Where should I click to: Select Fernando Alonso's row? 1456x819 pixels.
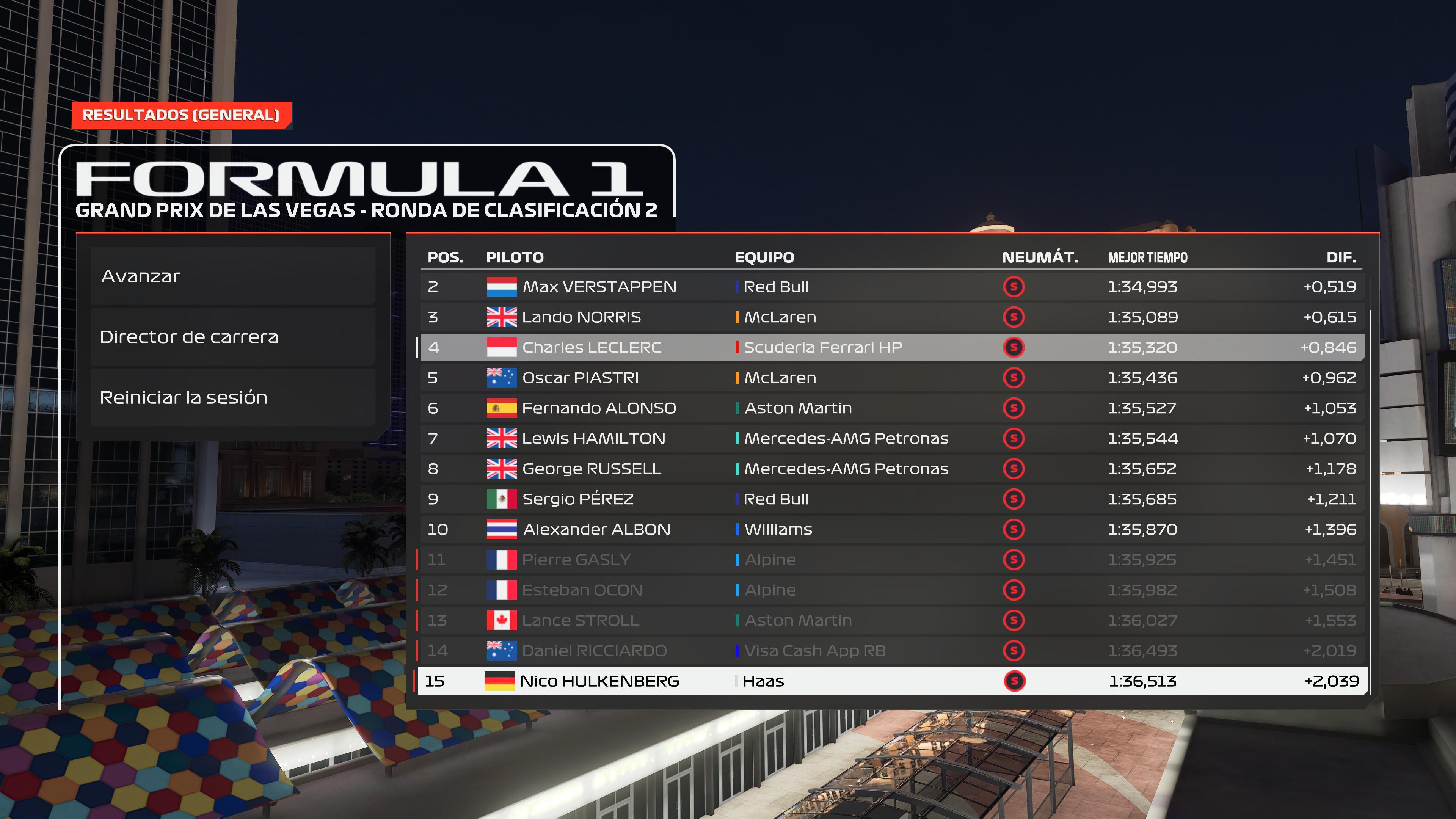tap(892, 408)
